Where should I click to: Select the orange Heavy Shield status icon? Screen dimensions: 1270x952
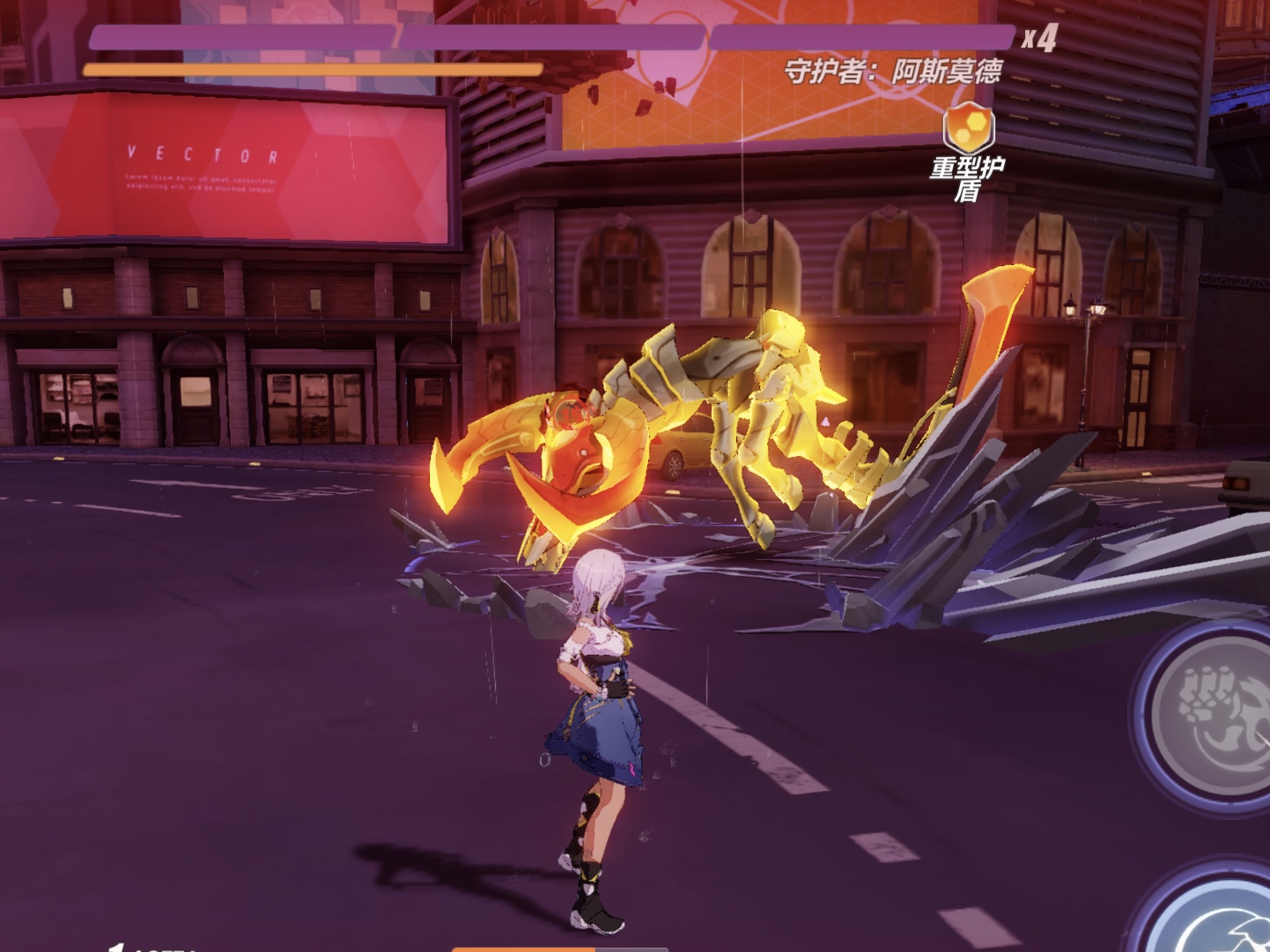point(969,129)
